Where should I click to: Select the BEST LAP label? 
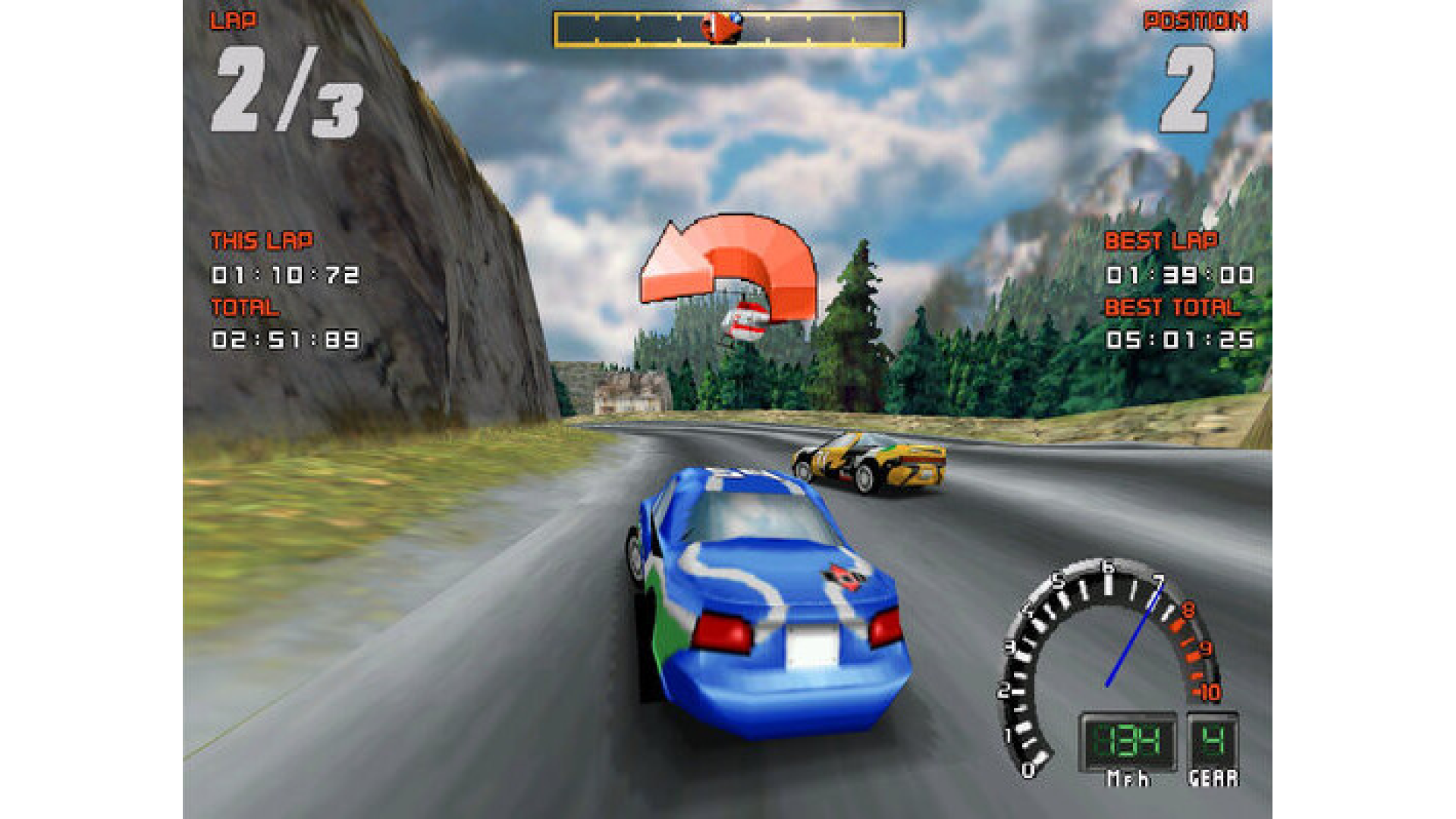[1164, 241]
